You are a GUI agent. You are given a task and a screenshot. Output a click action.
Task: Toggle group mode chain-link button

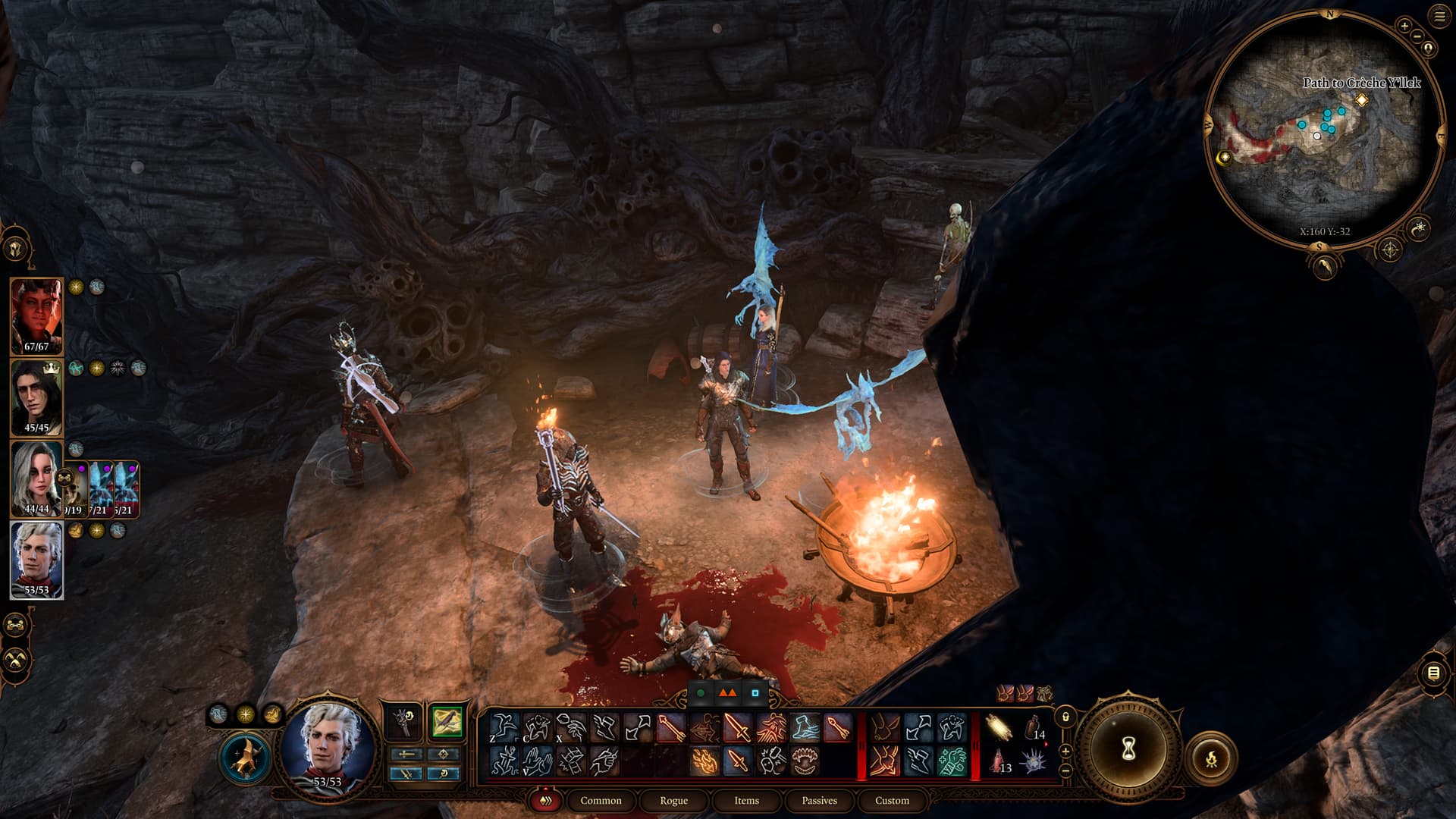point(16,626)
